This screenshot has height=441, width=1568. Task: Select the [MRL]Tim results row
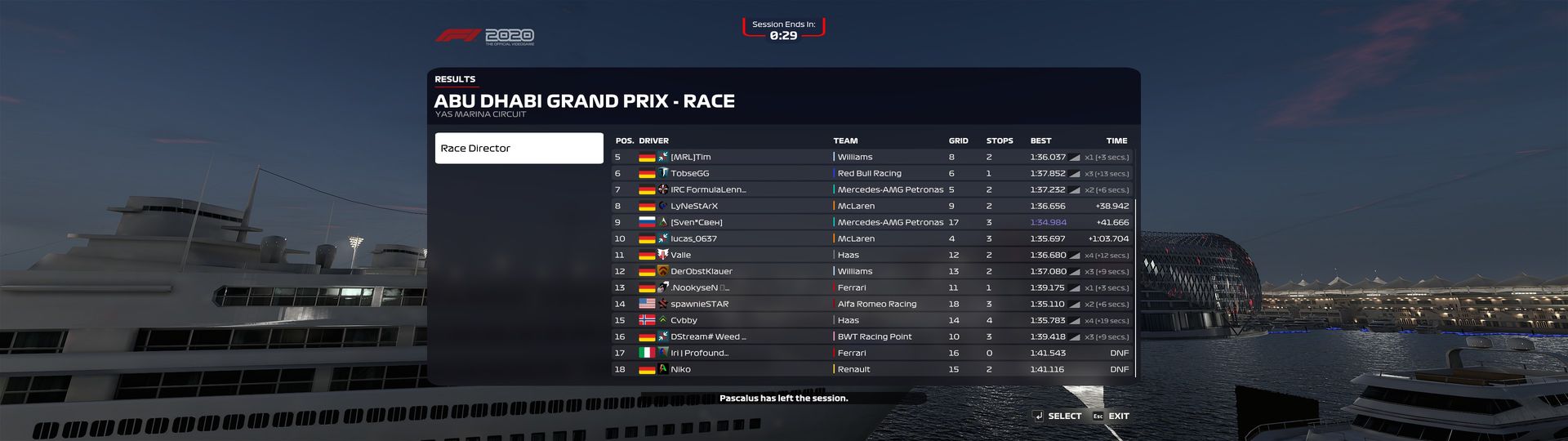tap(871, 157)
